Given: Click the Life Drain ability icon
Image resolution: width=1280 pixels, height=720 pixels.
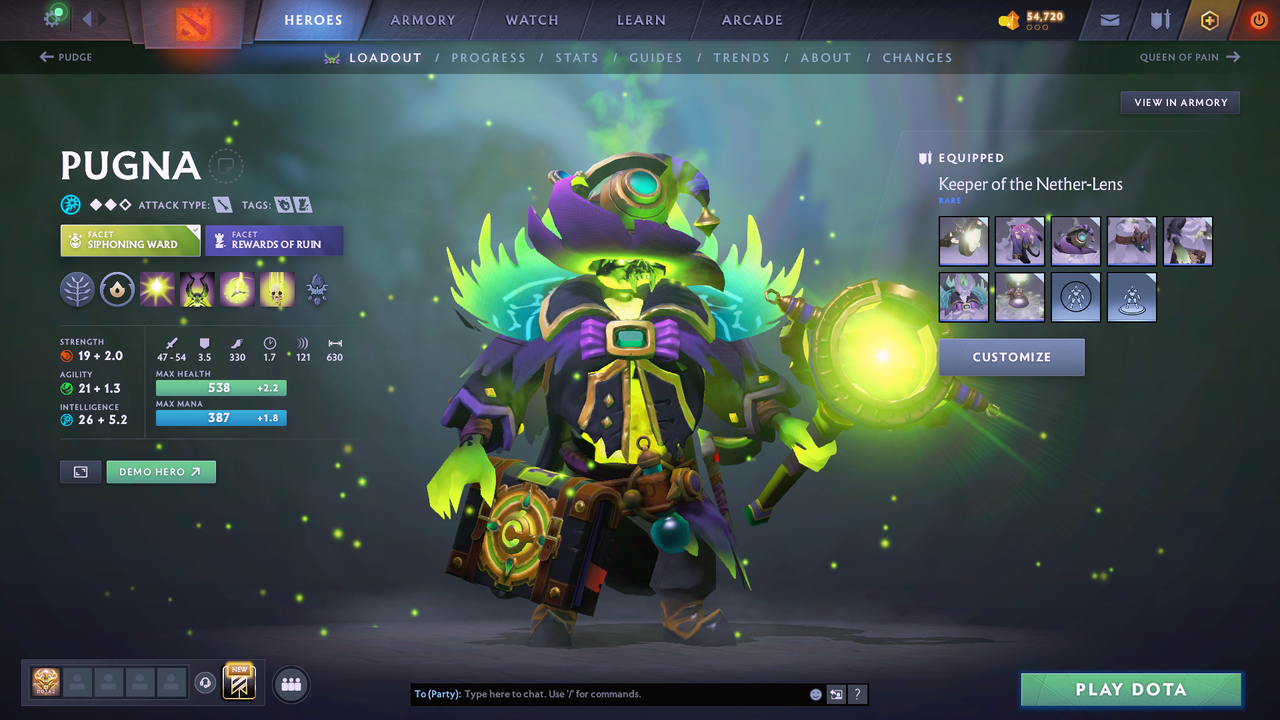Looking at the screenshot, I should [277, 290].
